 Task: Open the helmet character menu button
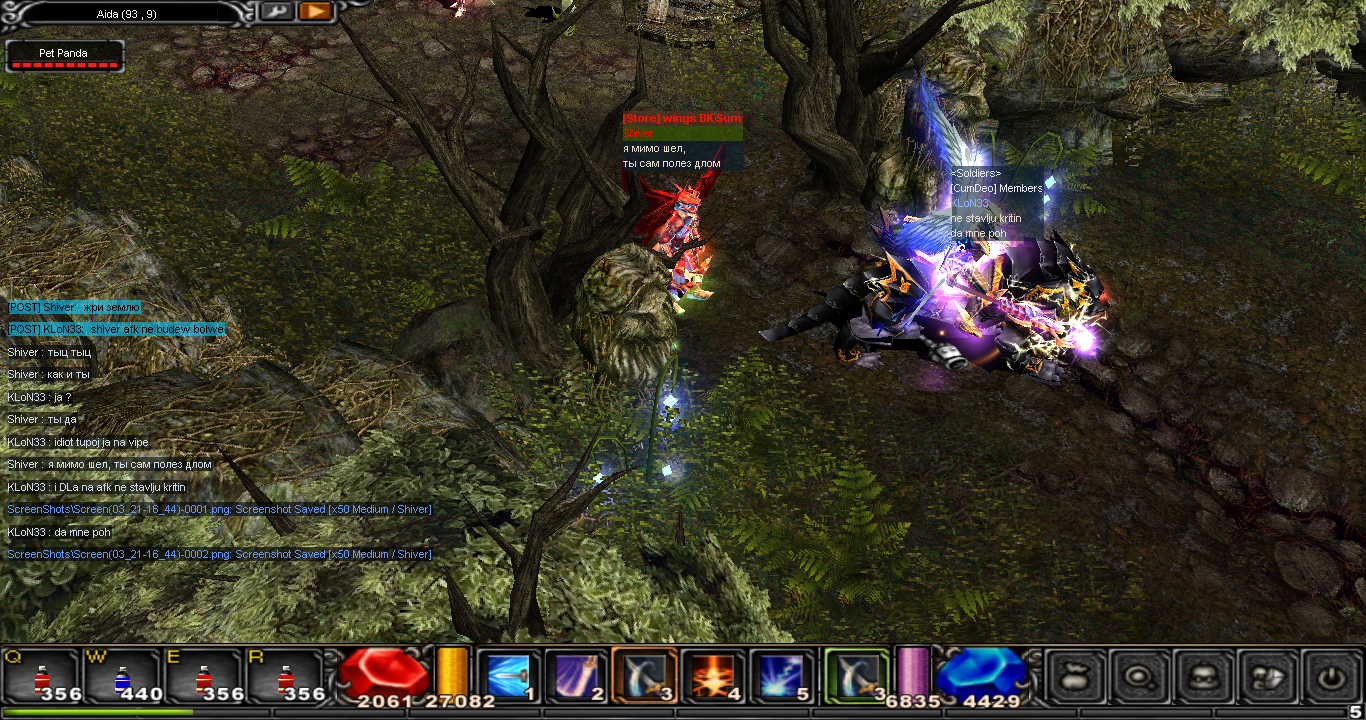1203,678
